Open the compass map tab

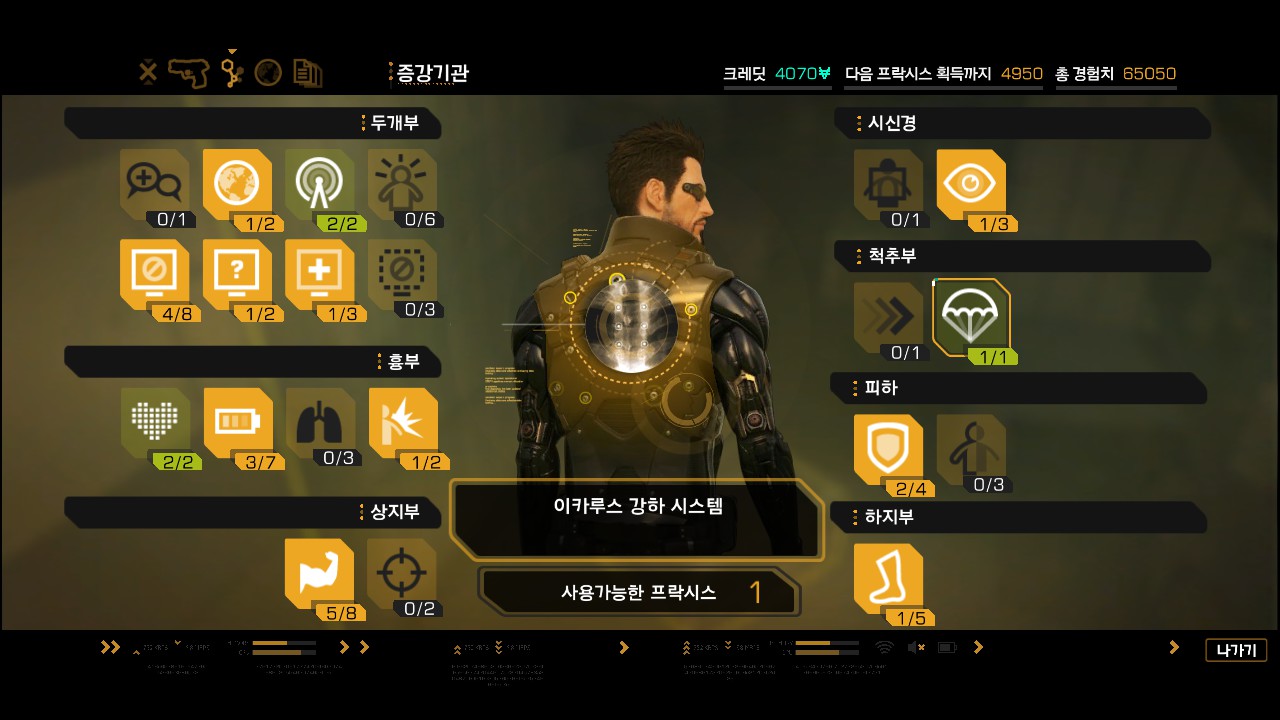(x=268, y=72)
